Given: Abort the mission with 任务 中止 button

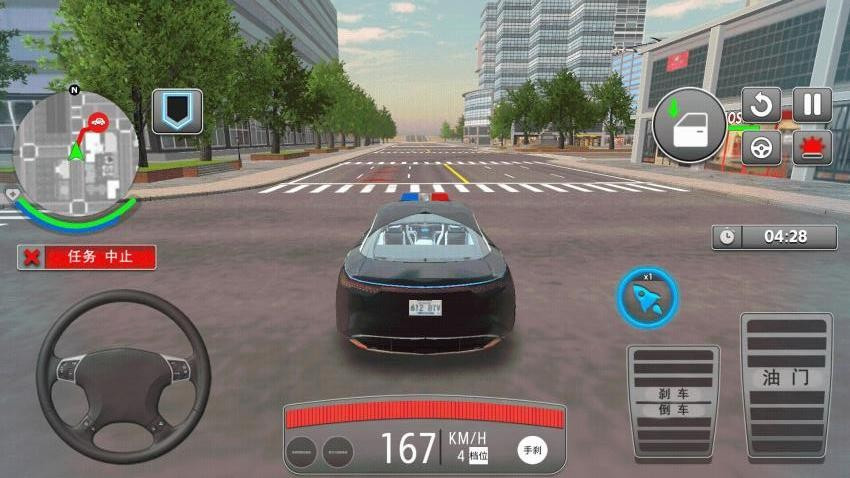Looking at the screenshot, I should point(87,257).
